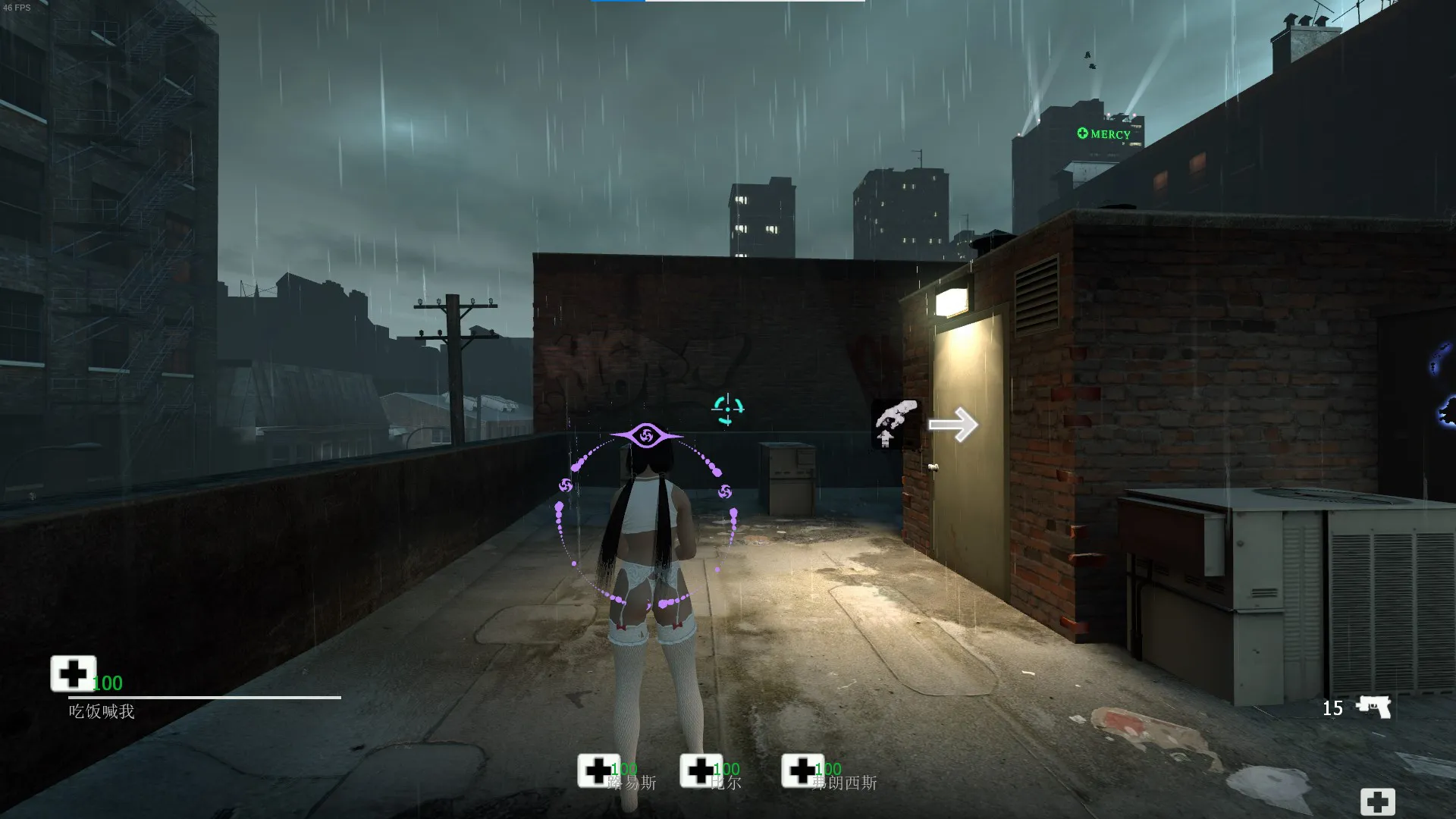The height and width of the screenshot is (819, 1456).
Task: Select teammate 比尔's portrait icon
Action: pos(700,770)
